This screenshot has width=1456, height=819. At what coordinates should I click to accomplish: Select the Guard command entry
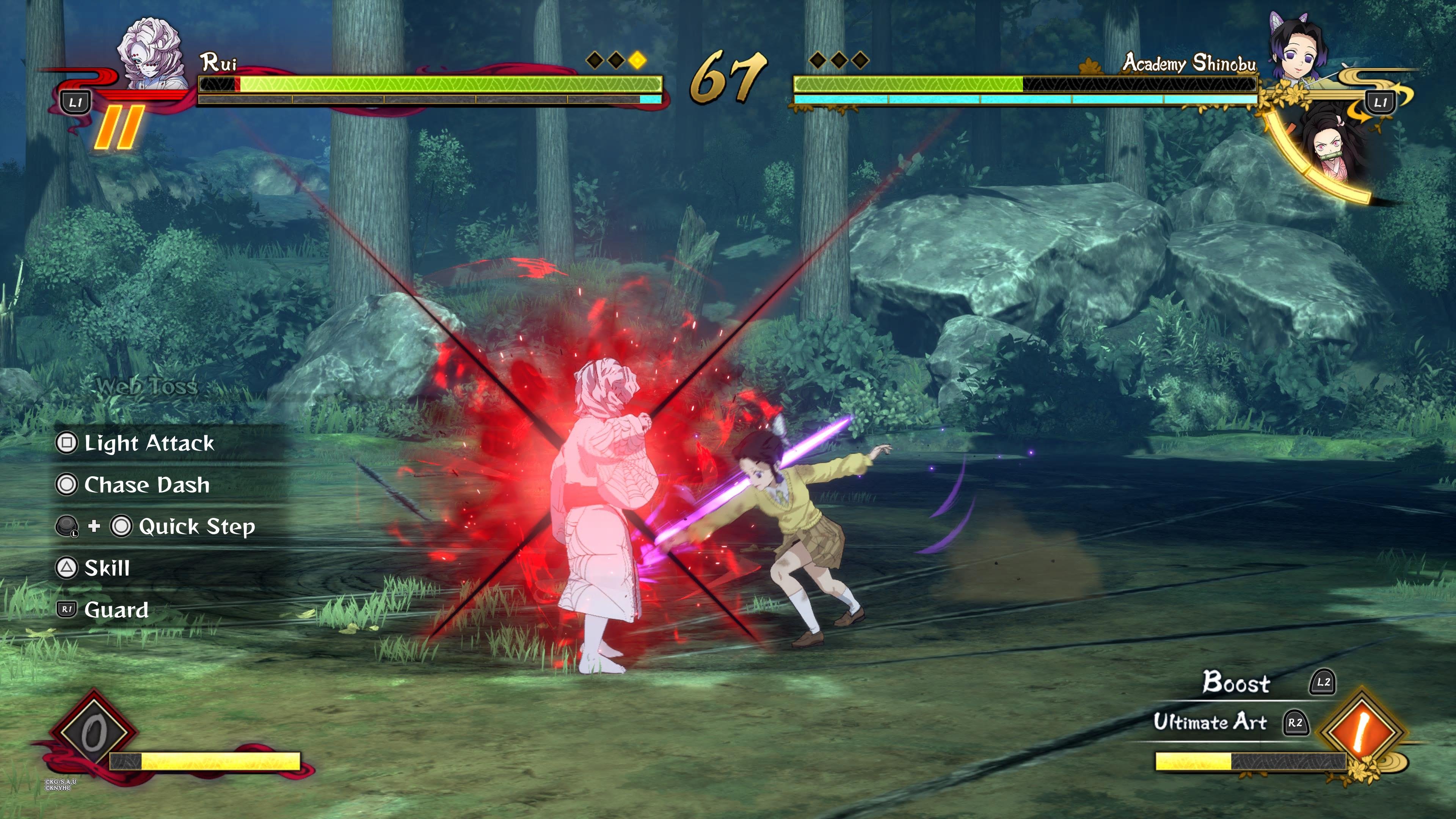coord(116,610)
